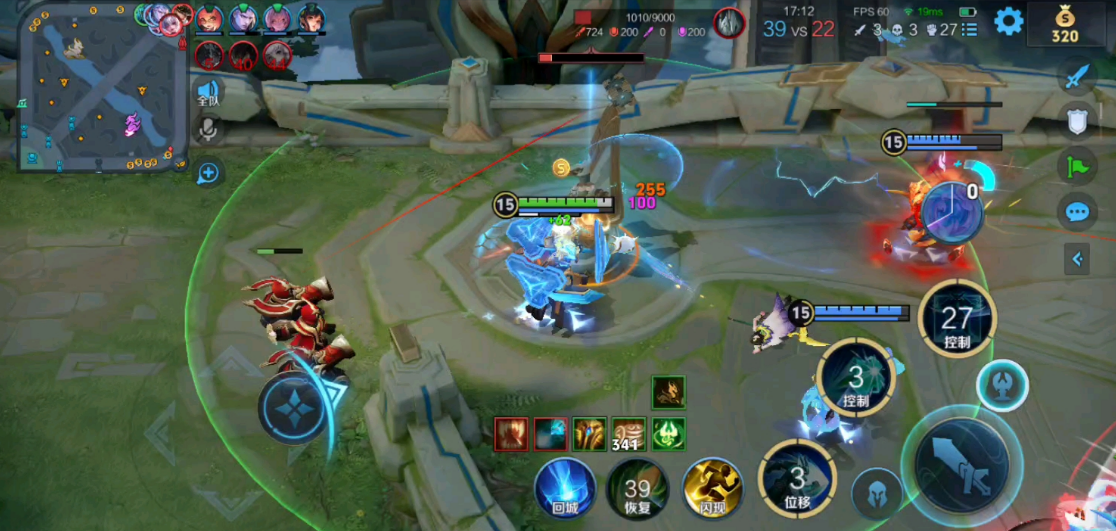
Task: Open the blue chat bubble quick messages
Action: (1077, 212)
